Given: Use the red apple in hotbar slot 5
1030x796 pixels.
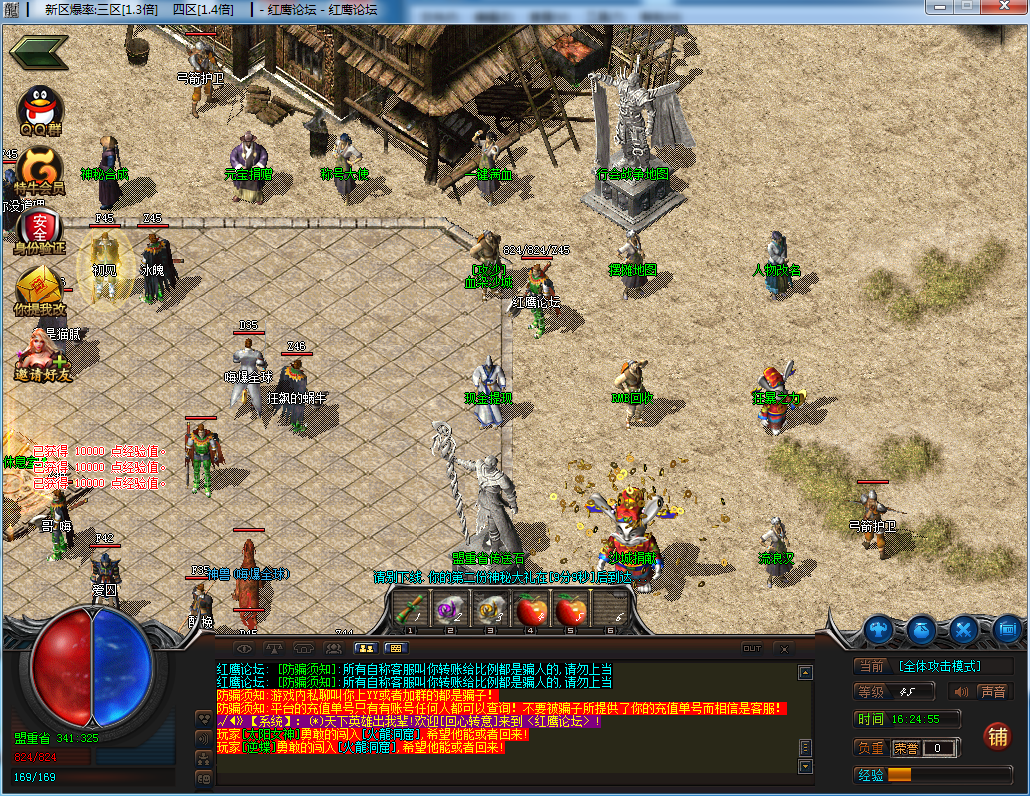Looking at the screenshot, I should tap(570, 607).
